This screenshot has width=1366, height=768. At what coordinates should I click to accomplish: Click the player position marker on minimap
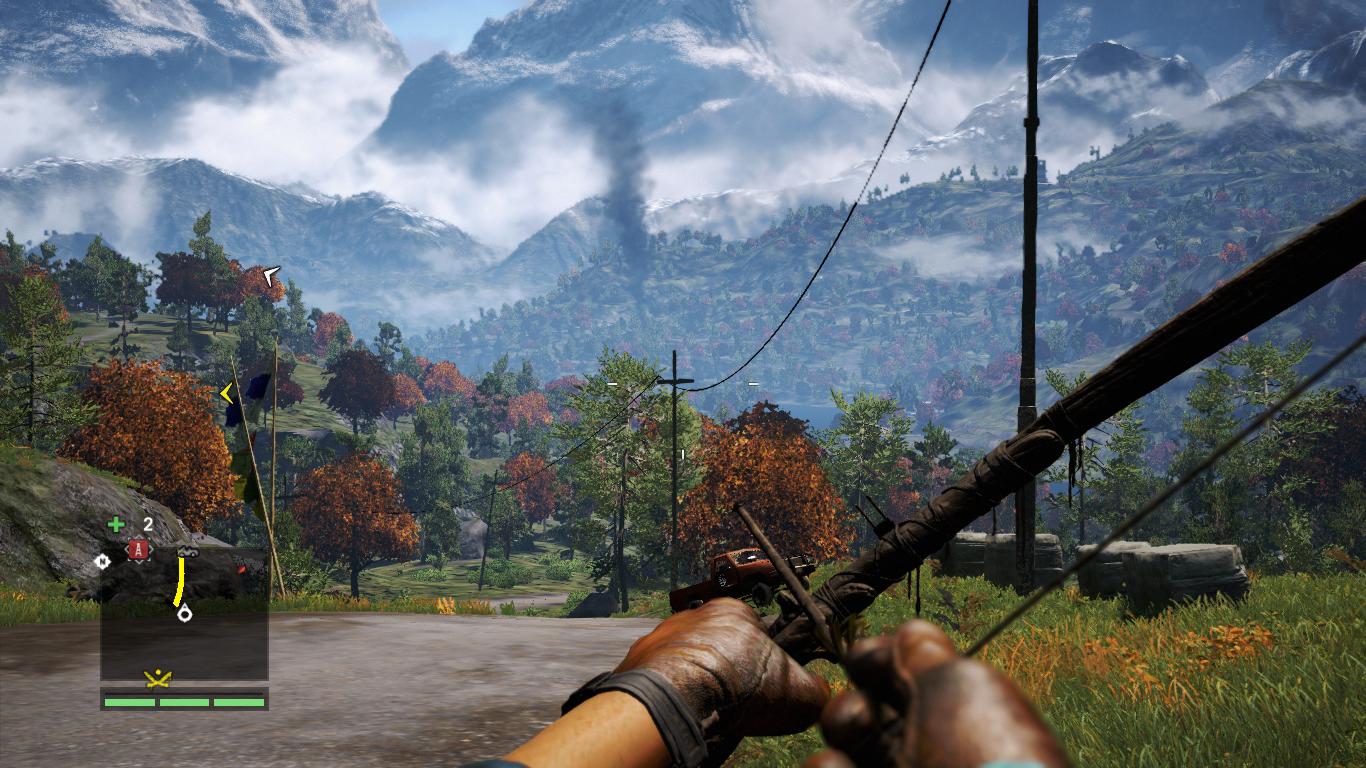185,613
